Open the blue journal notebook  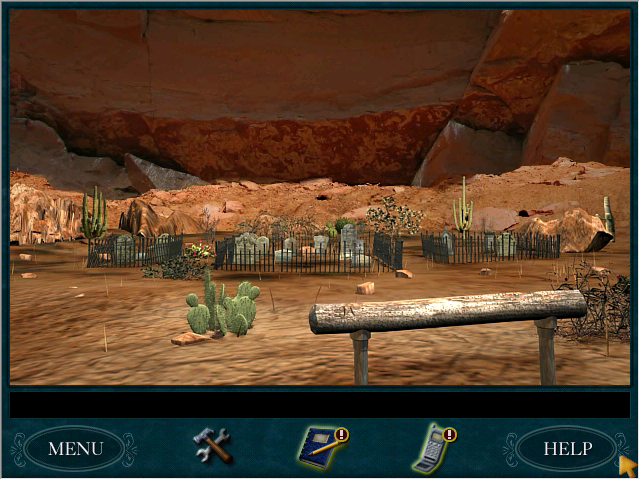[319, 447]
